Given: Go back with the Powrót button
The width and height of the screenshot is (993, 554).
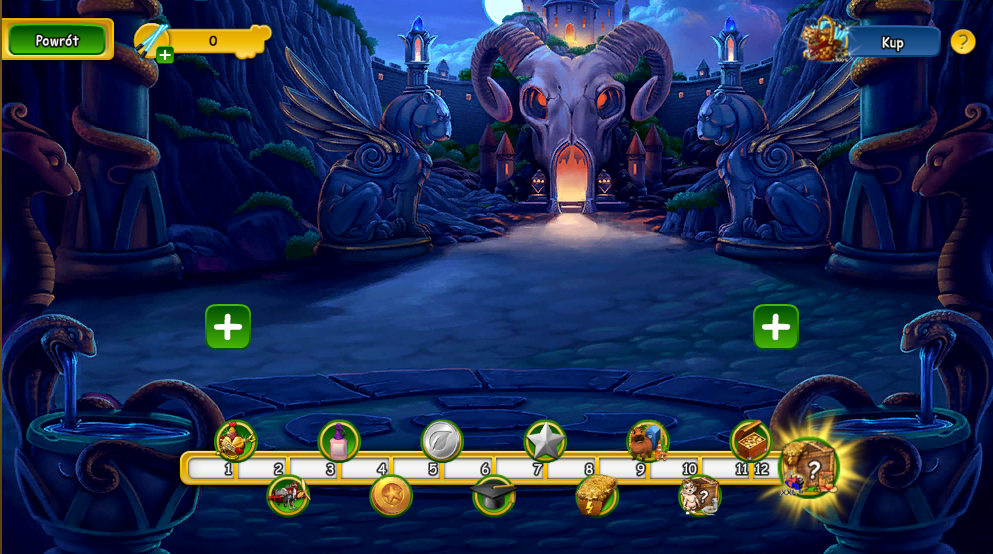Looking at the screenshot, I should click(57, 40).
